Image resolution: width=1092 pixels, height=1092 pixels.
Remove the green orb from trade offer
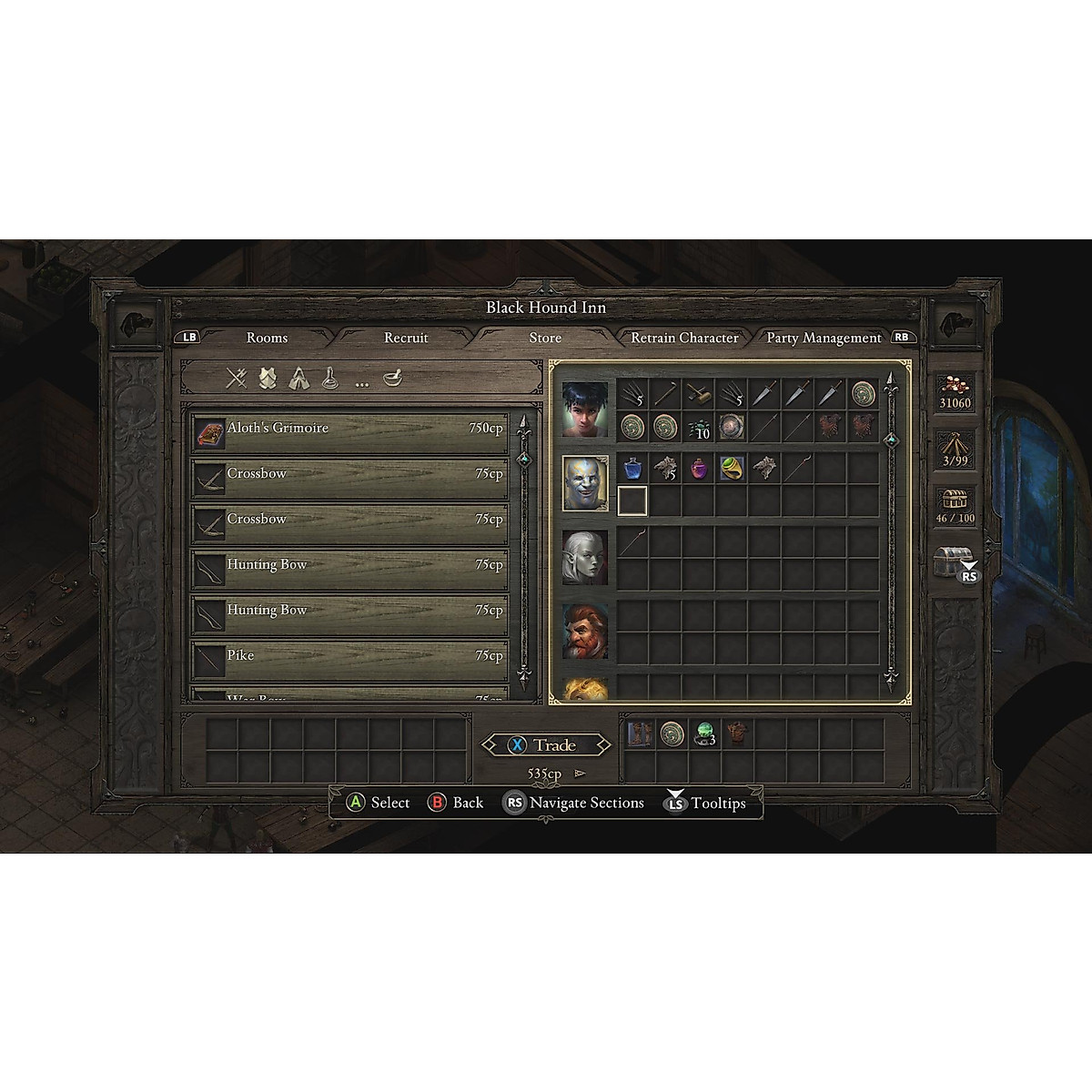[x=704, y=734]
